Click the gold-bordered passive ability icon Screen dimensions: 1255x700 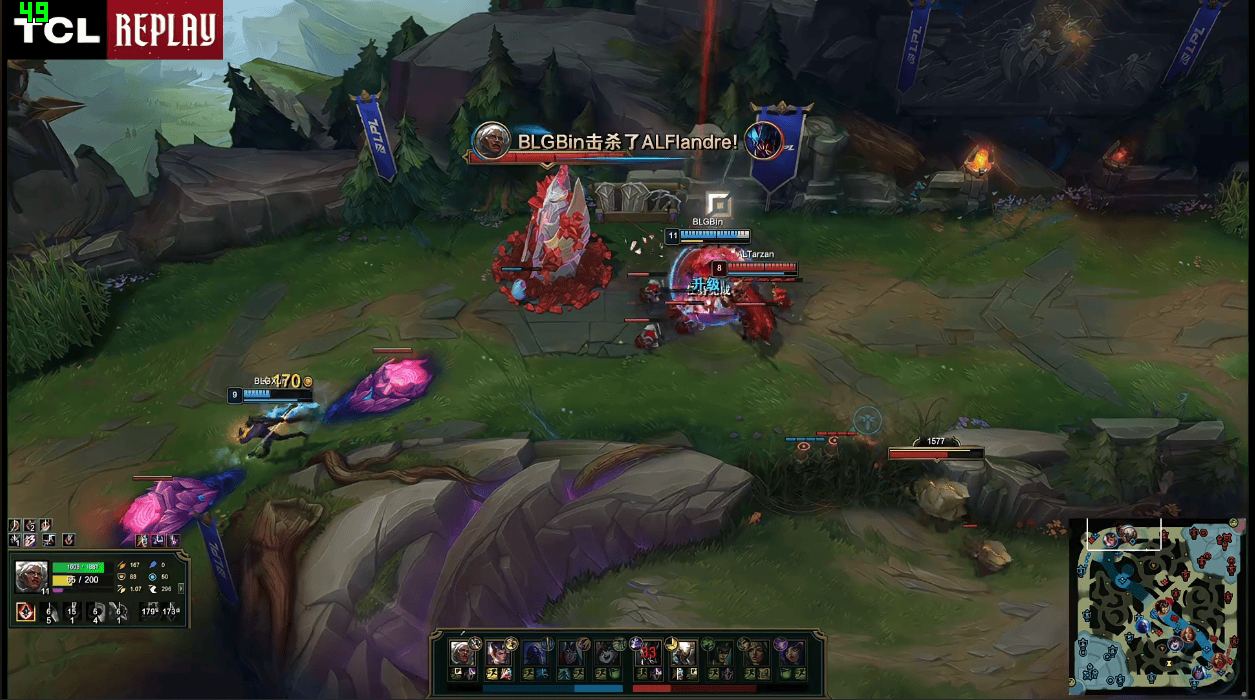coord(25,612)
